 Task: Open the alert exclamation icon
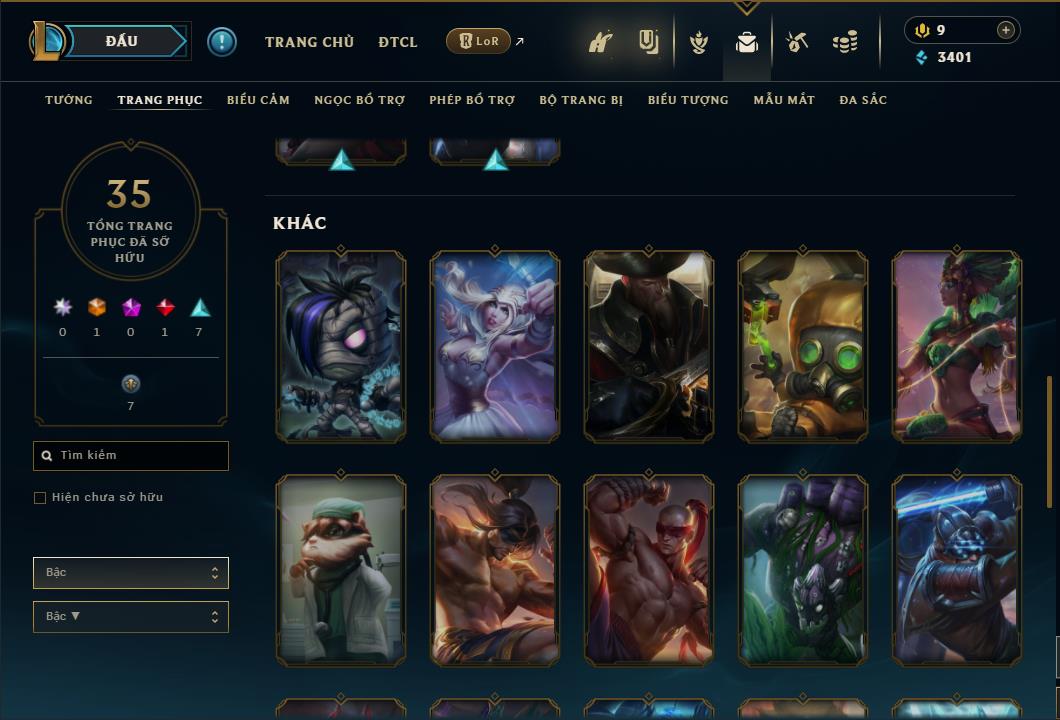click(222, 42)
